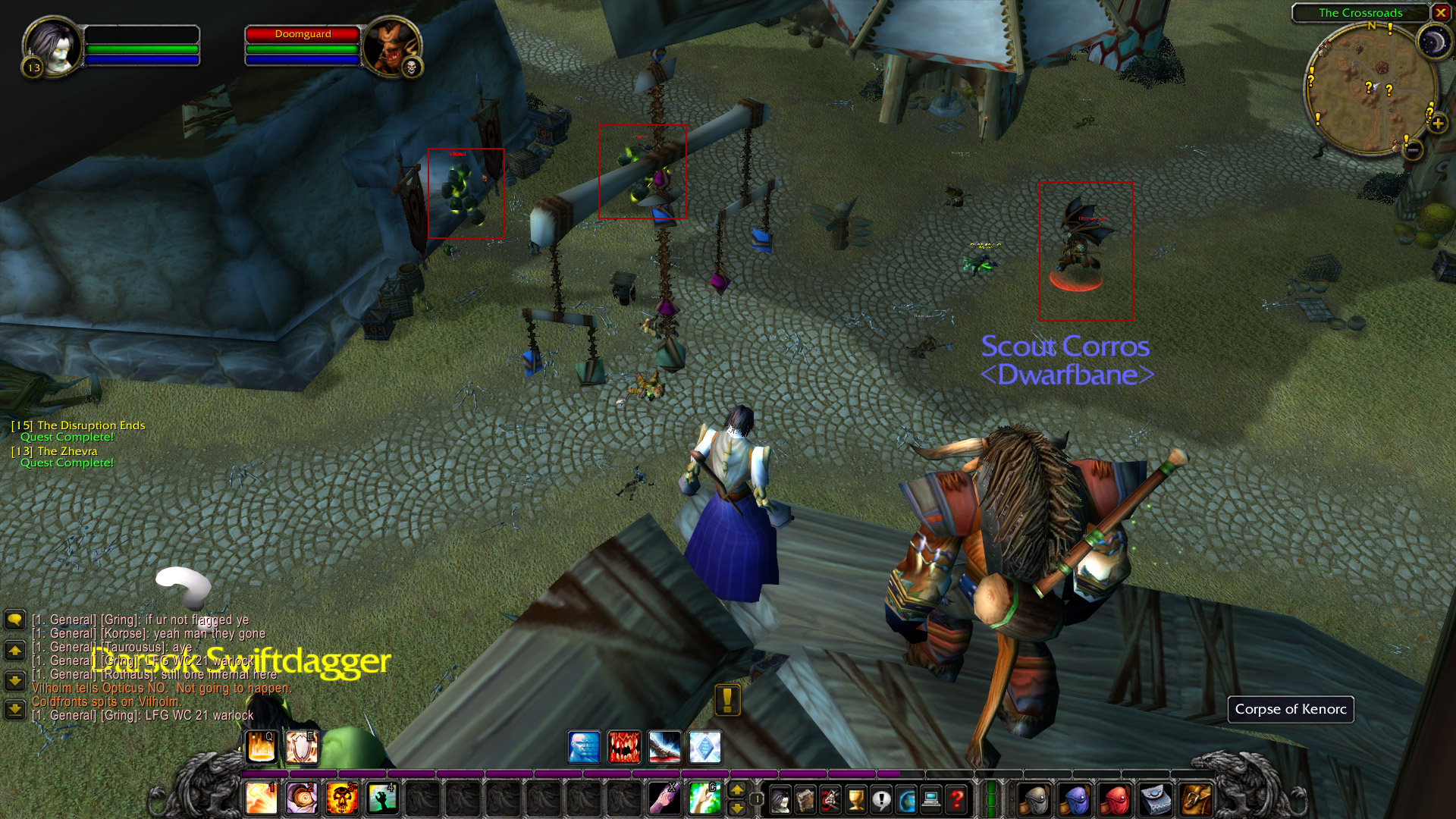Open the spellbook micro button
The height and width of the screenshot is (819, 1456).
[805, 799]
